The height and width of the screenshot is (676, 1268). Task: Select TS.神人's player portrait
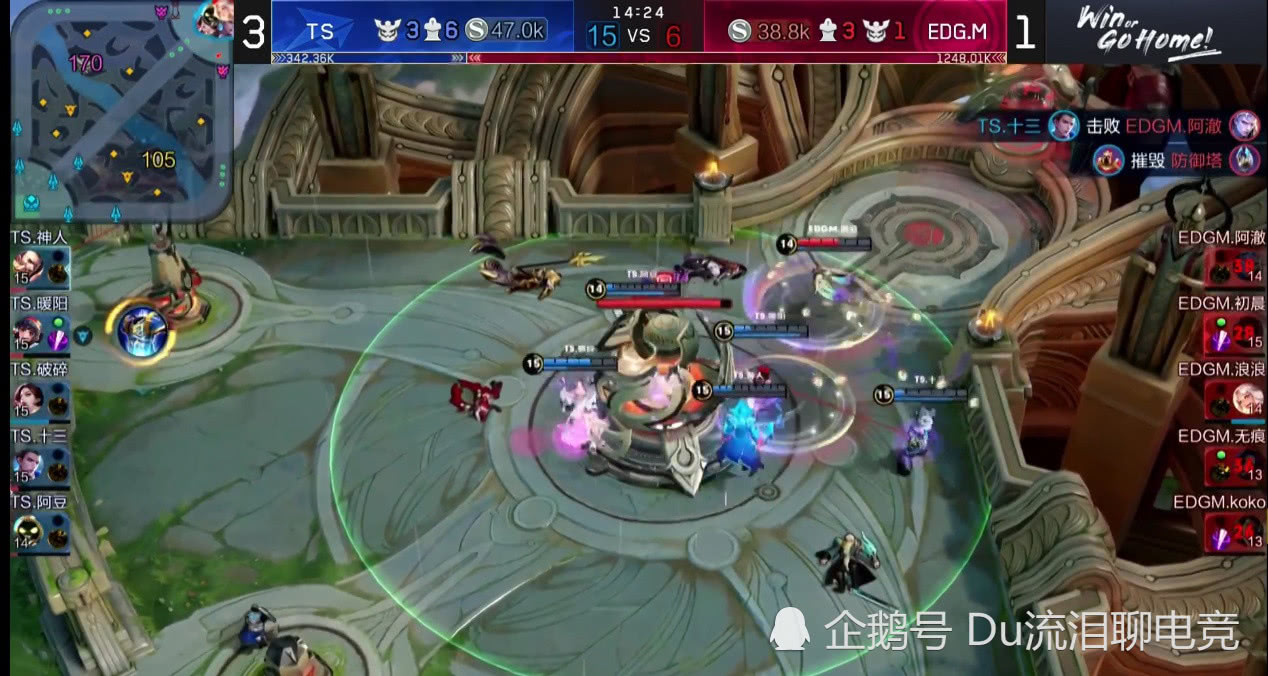tap(28, 267)
